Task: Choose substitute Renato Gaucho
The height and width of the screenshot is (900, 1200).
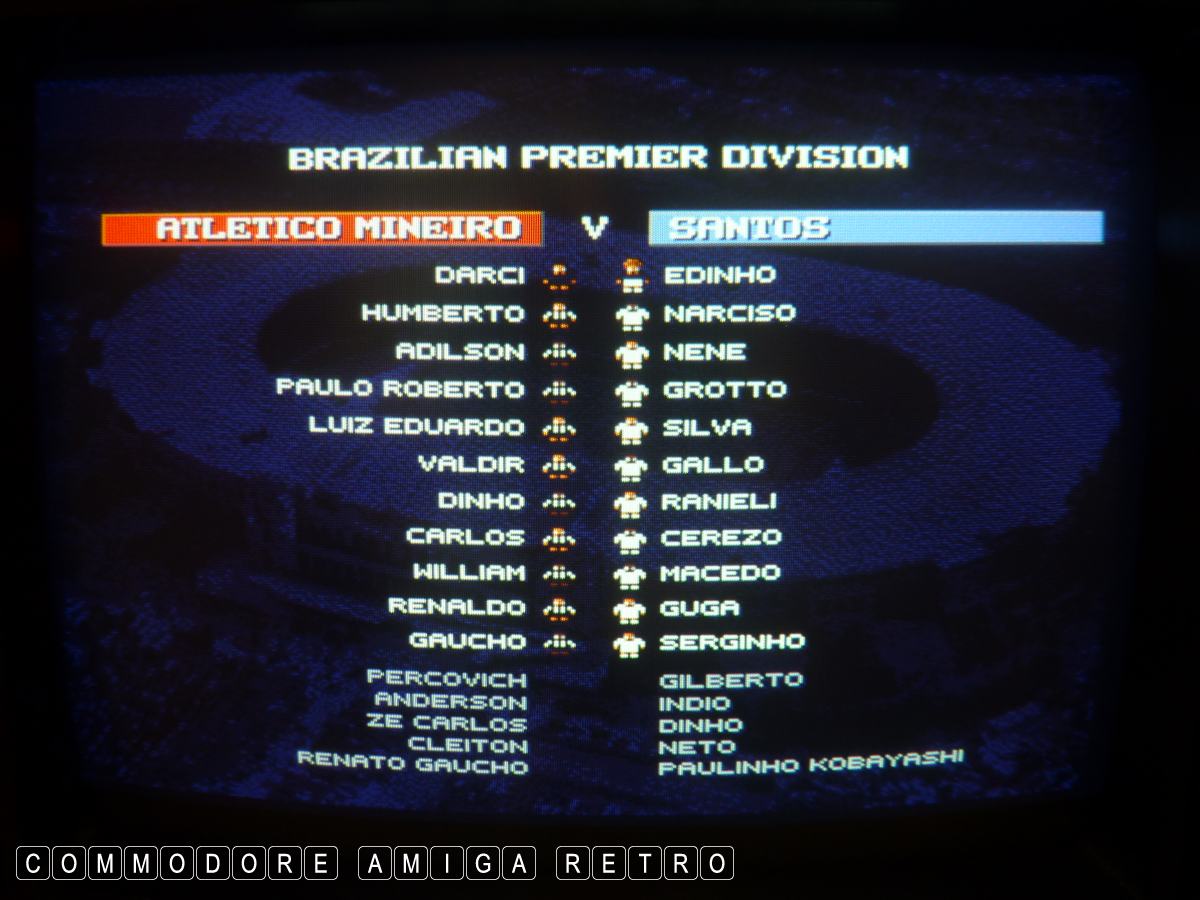Action: pyautogui.click(x=412, y=764)
